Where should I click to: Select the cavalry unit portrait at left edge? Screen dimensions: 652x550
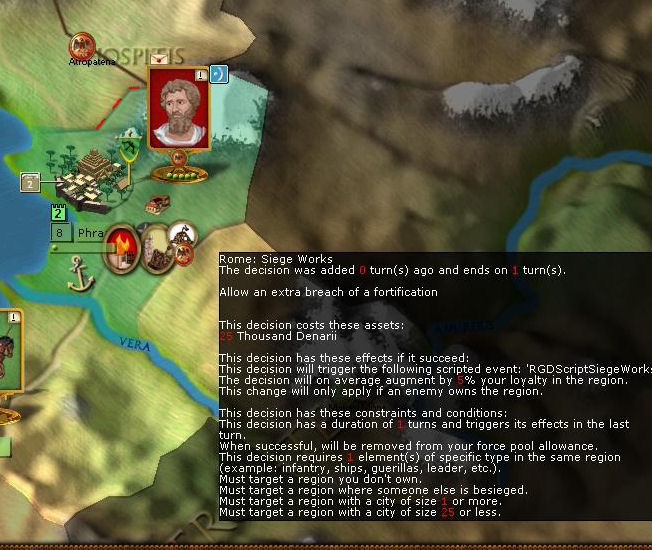(8, 355)
